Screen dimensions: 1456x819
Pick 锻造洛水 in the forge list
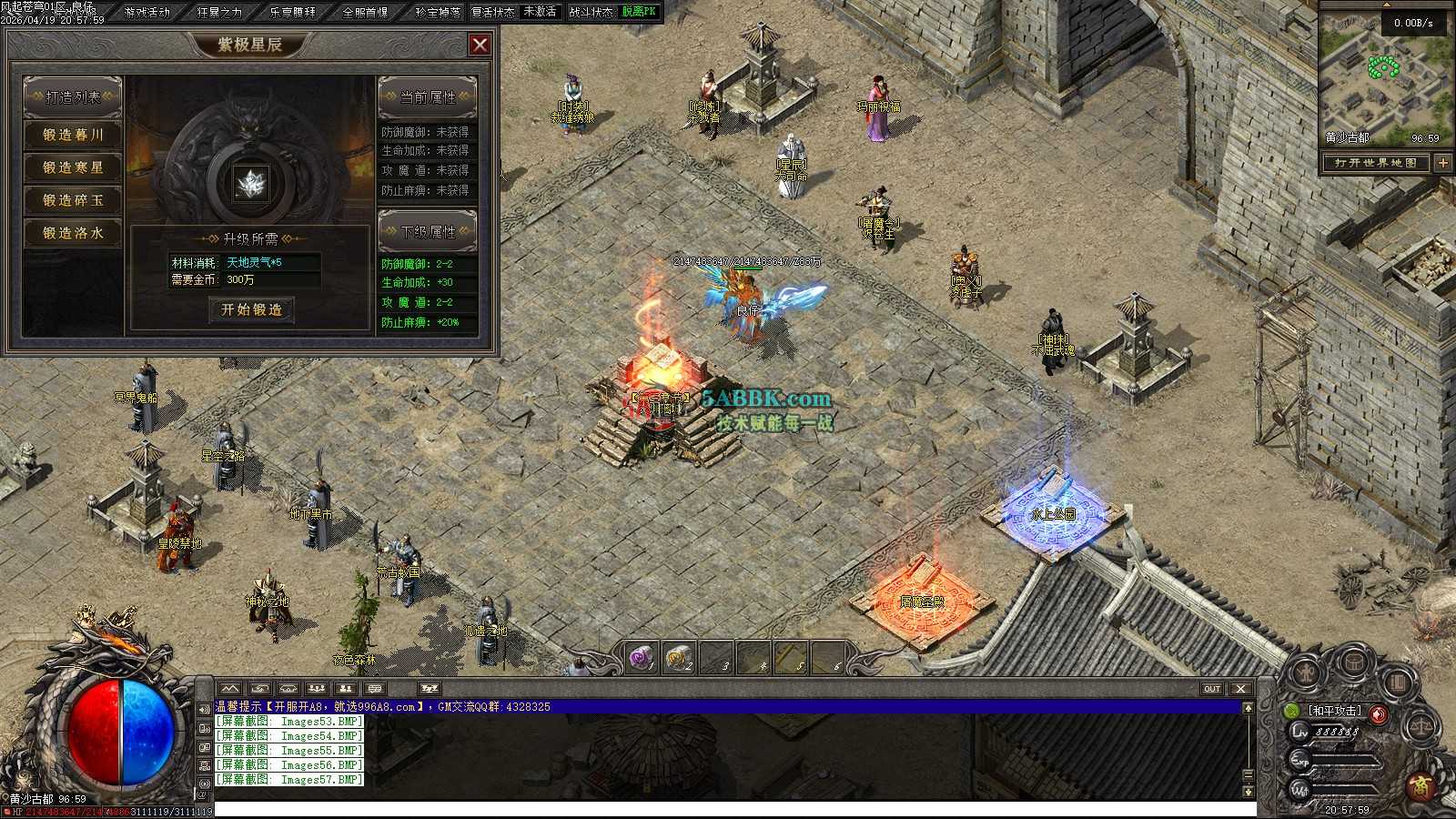tap(73, 233)
